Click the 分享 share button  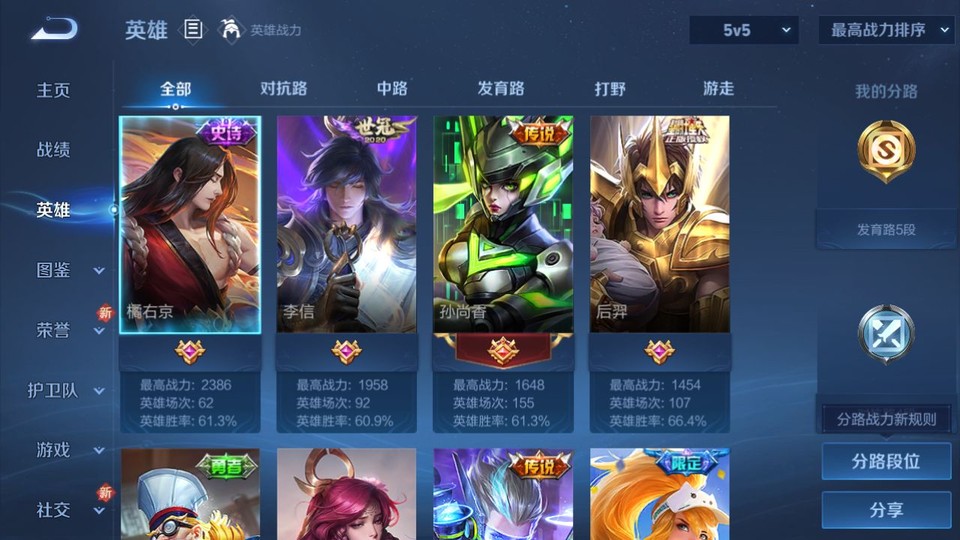click(886, 510)
